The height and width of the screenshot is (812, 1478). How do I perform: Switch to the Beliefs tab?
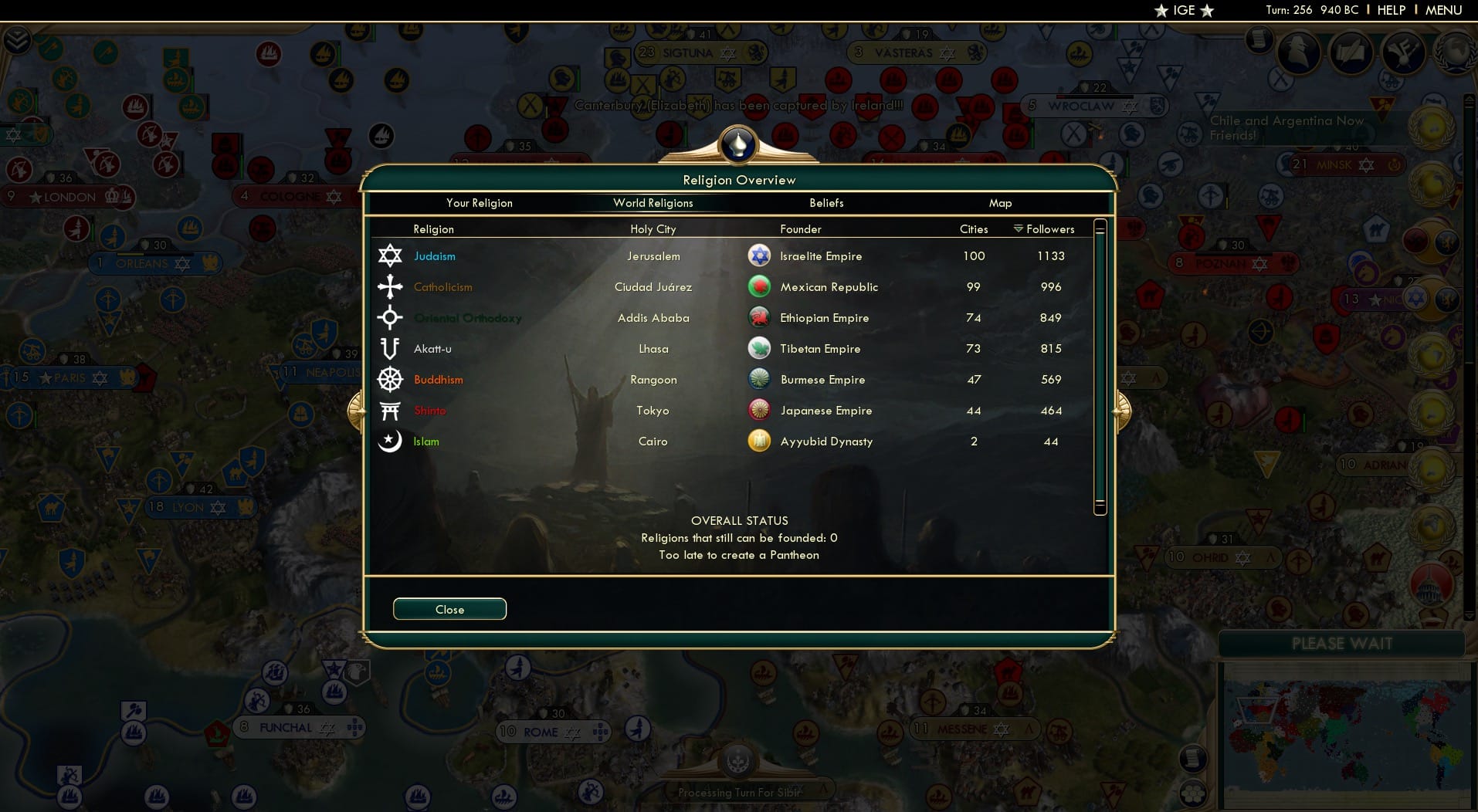click(x=826, y=203)
